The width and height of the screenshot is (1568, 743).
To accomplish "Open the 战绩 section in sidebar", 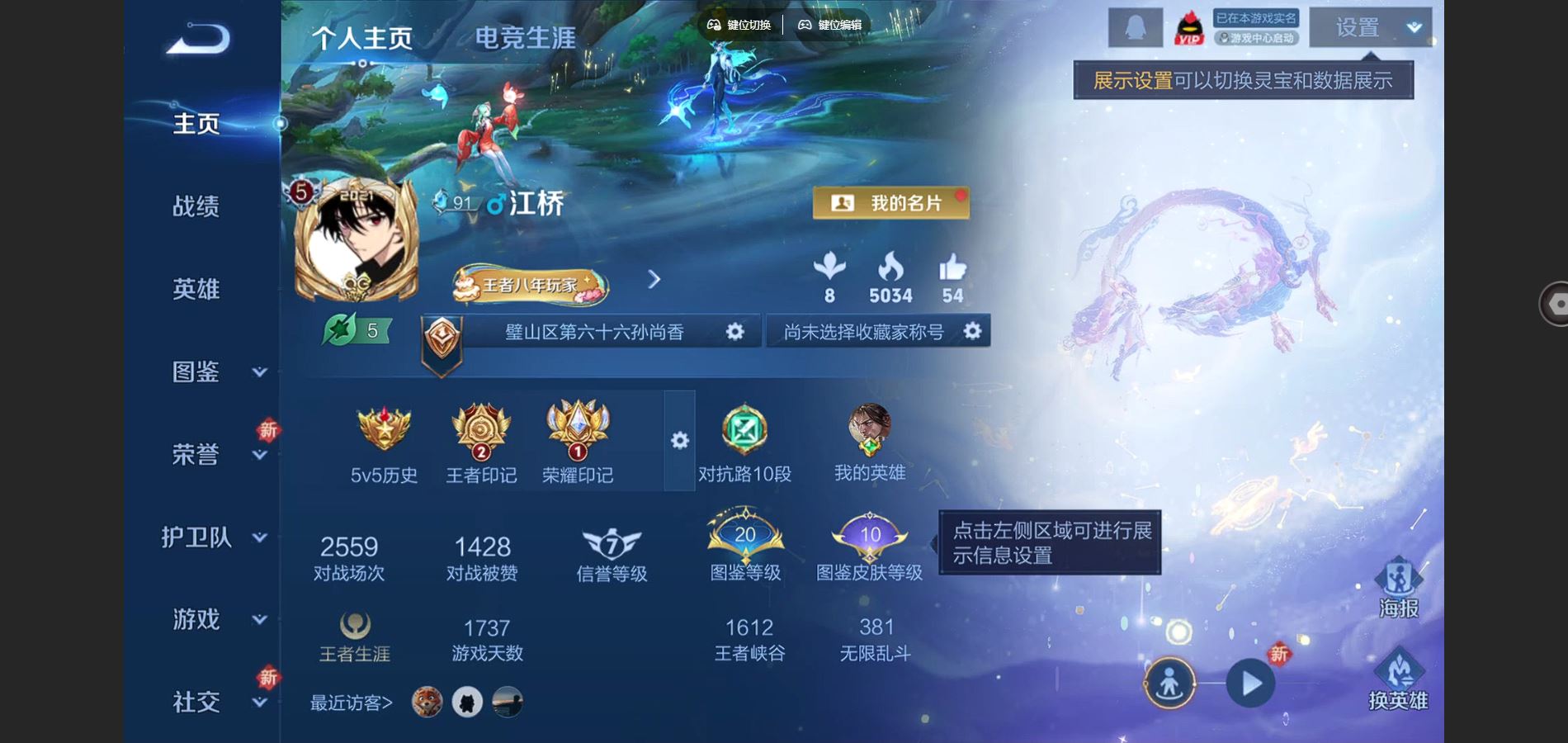I will click(196, 206).
